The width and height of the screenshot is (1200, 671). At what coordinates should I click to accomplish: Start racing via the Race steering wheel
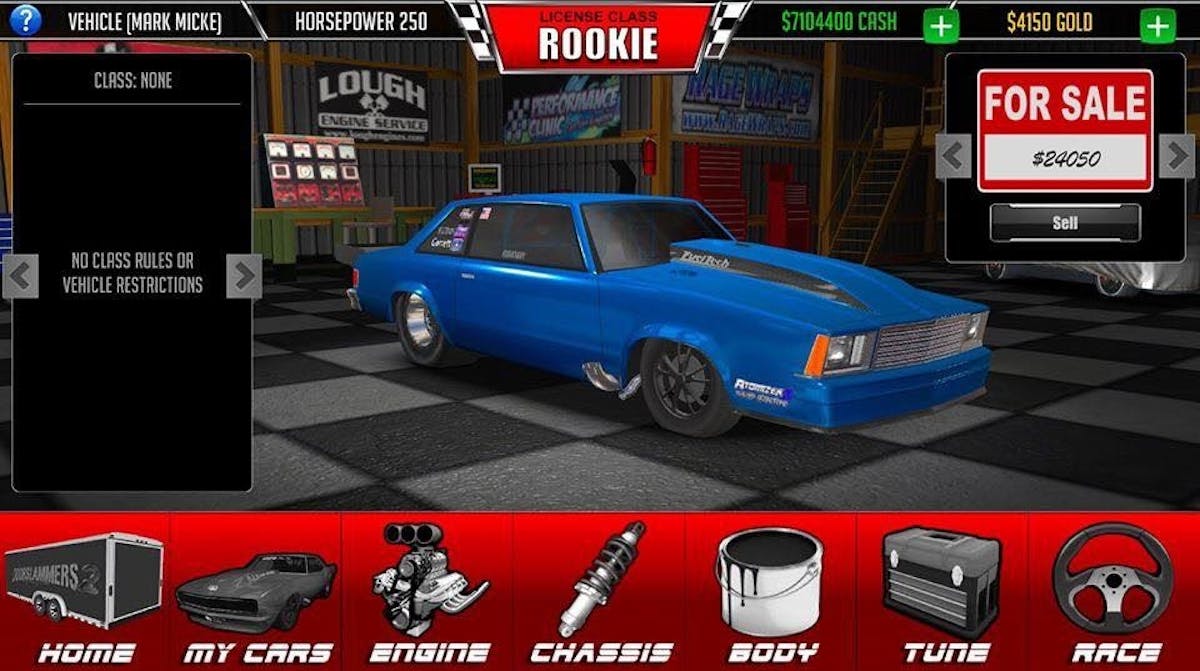point(1115,592)
